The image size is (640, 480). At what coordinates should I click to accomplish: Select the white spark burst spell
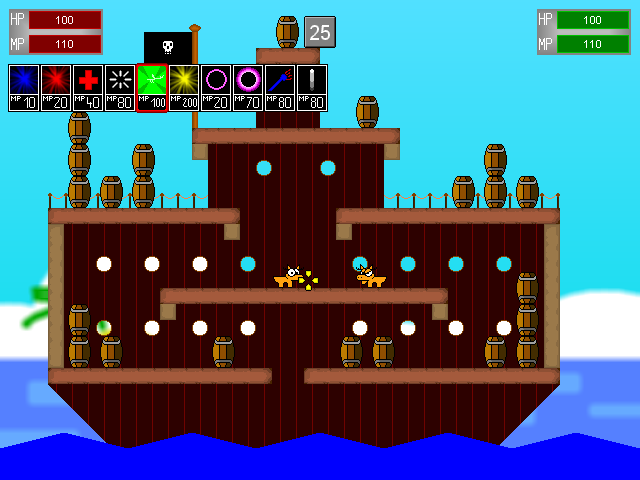tap(120, 87)
